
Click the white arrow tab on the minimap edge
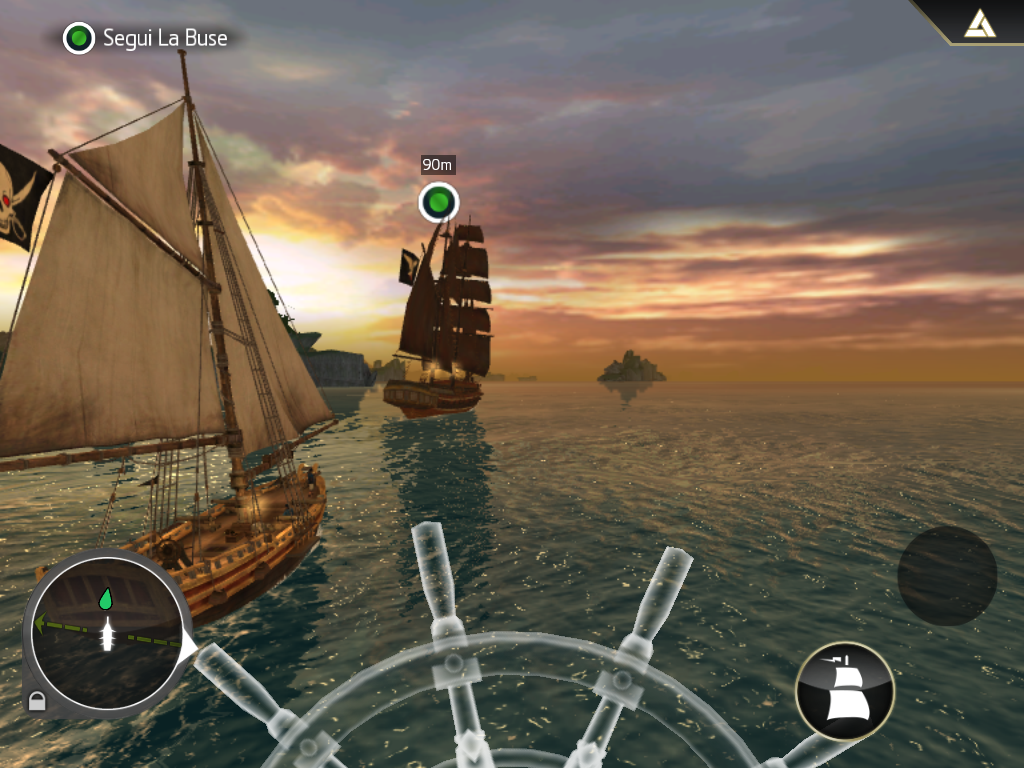coord(188,647)
